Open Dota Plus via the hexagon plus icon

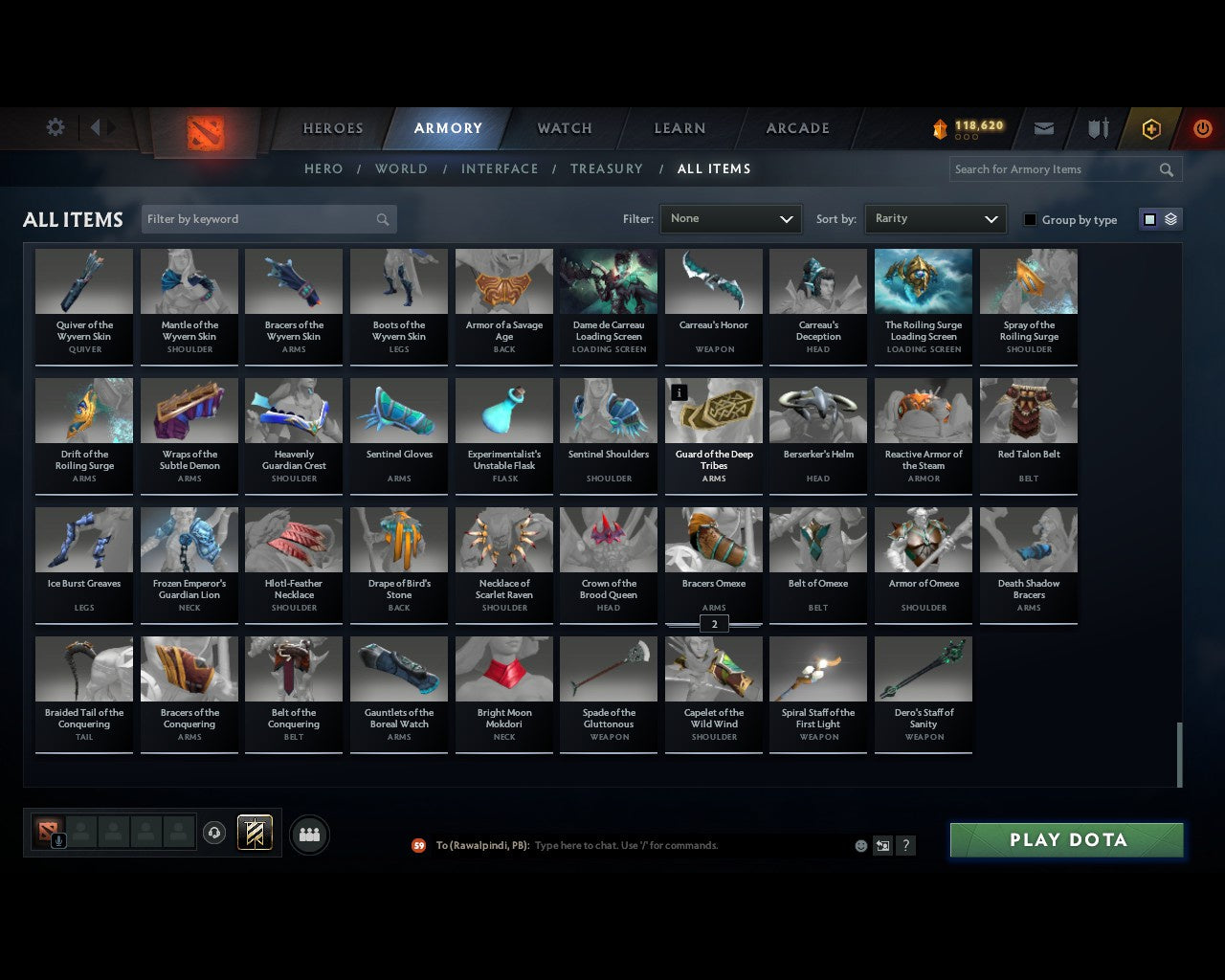coord(1150,127)
